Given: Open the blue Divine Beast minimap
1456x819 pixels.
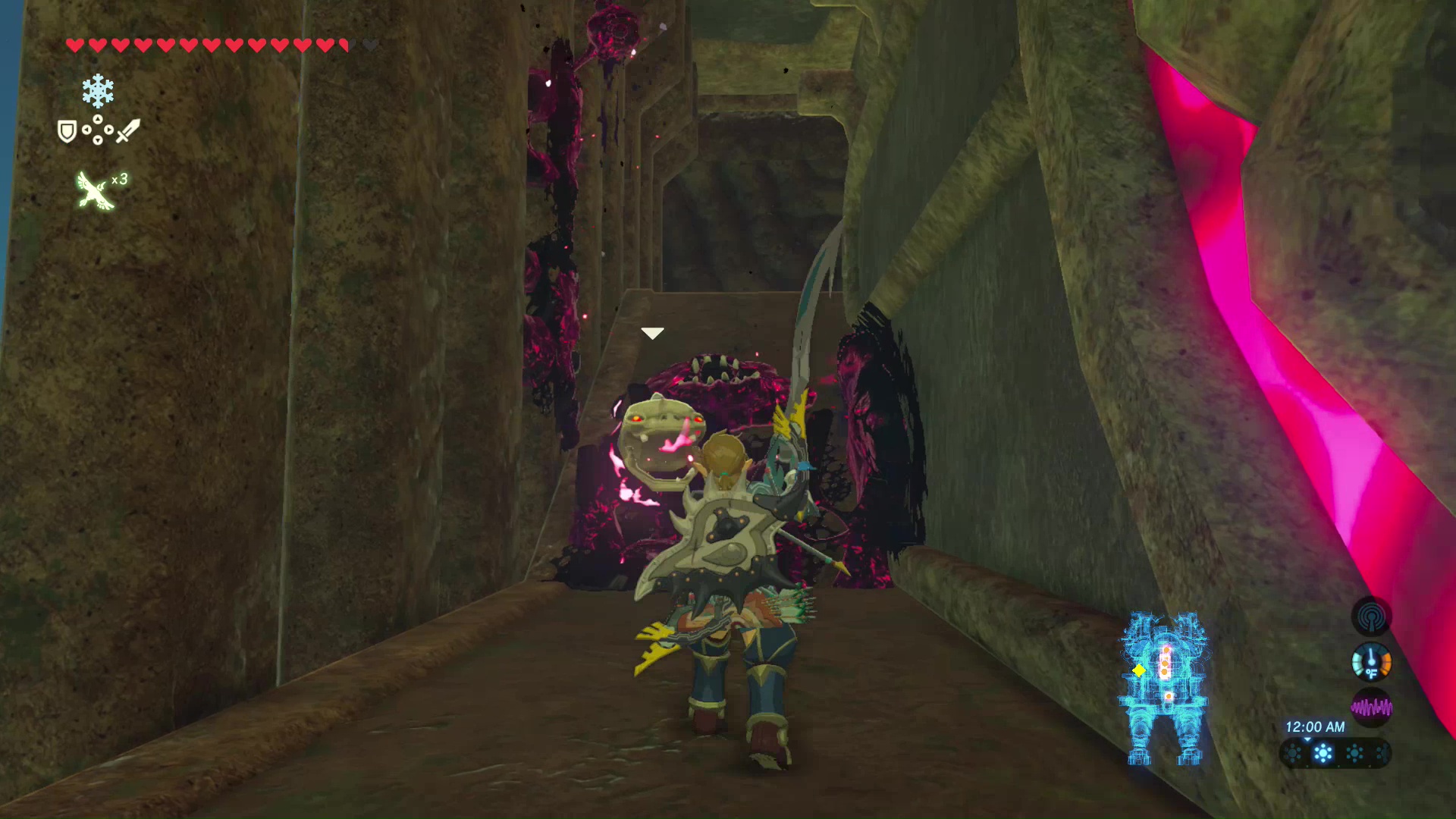Looking at the screenshot, I should pos(1164,686).
